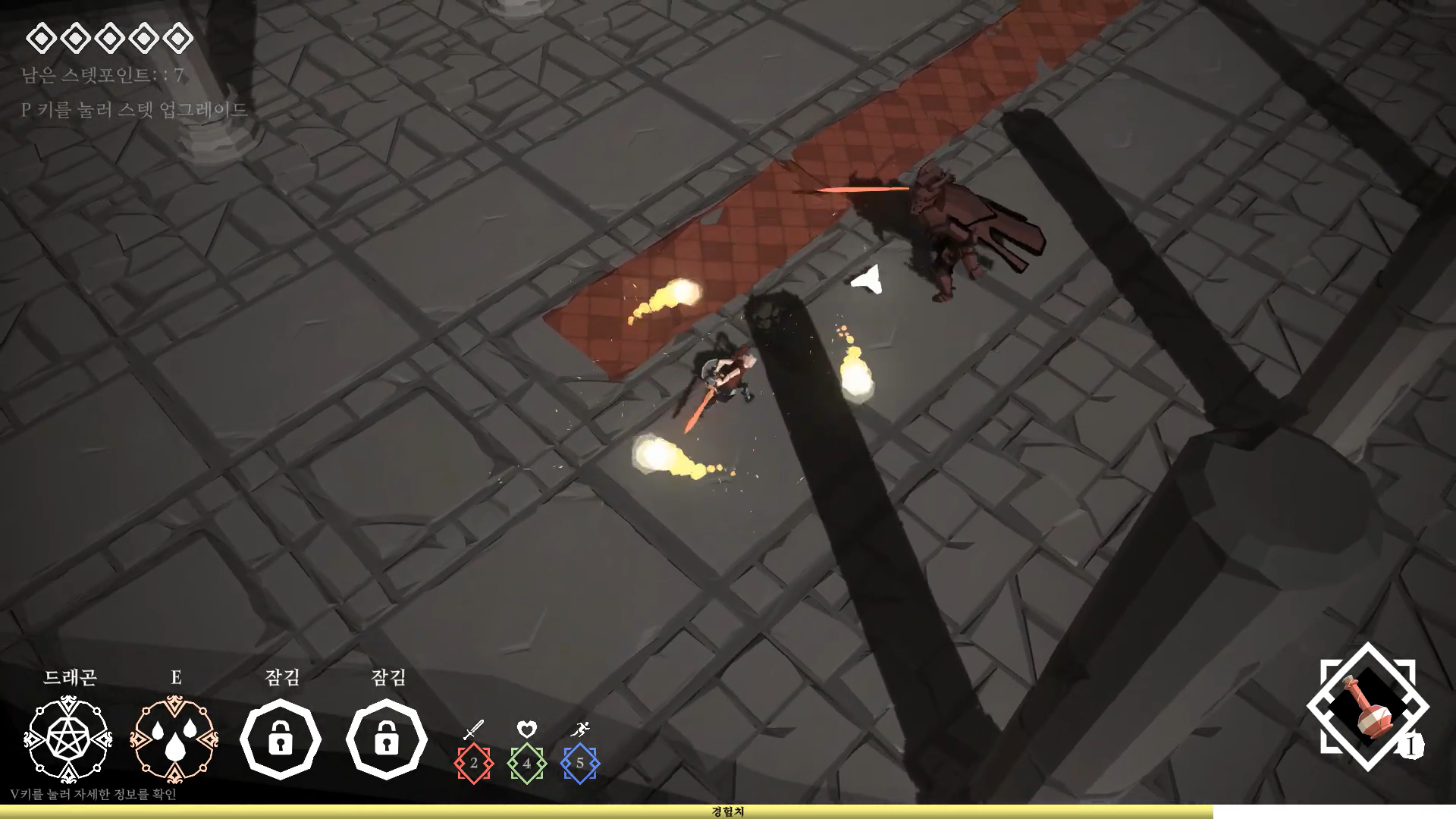
Task: Choose the blue running speed stat diamond
Action: coord(580,763)
